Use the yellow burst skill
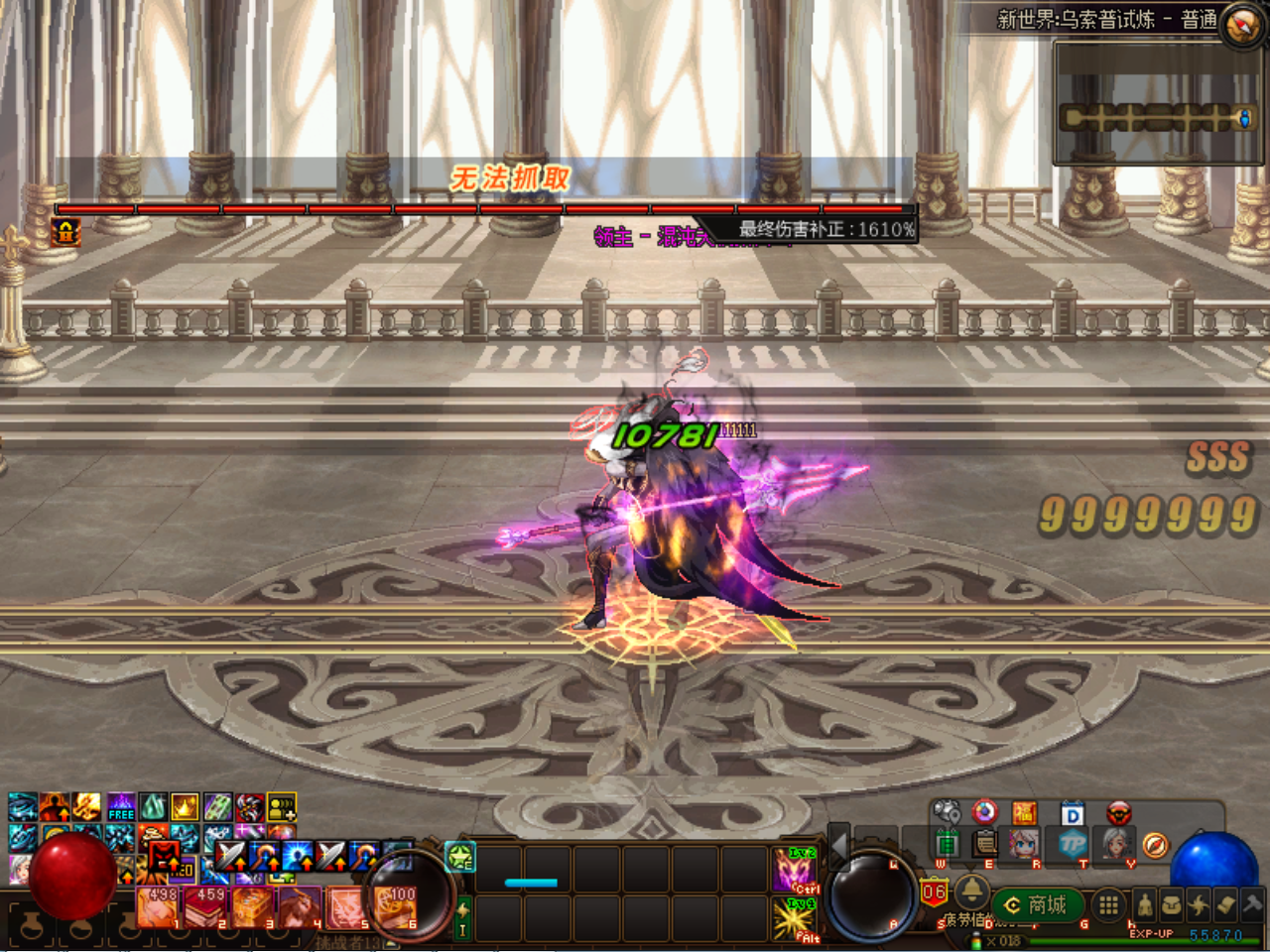 point(795,919)
